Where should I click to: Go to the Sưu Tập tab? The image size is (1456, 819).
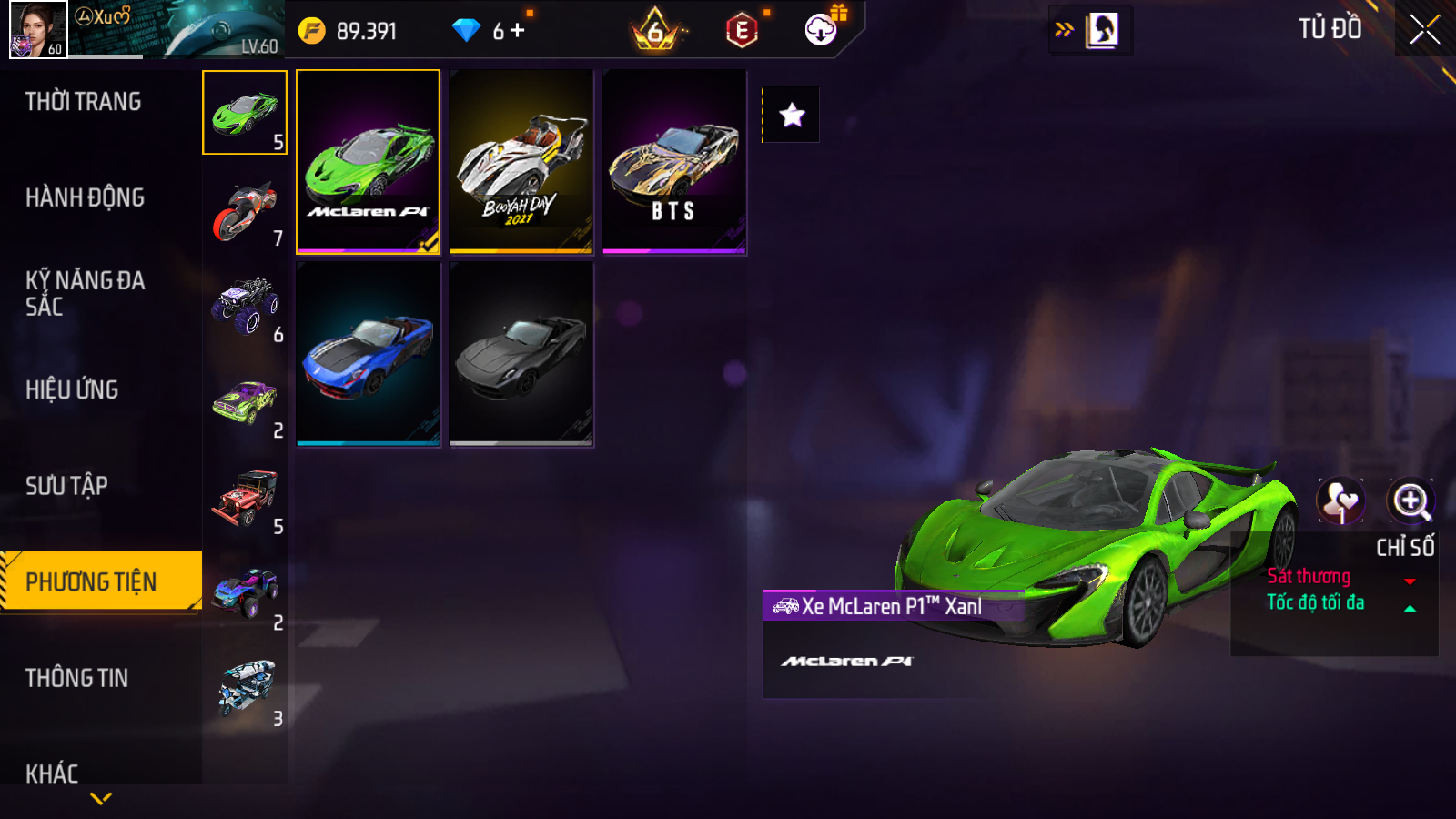coord(66,486)
